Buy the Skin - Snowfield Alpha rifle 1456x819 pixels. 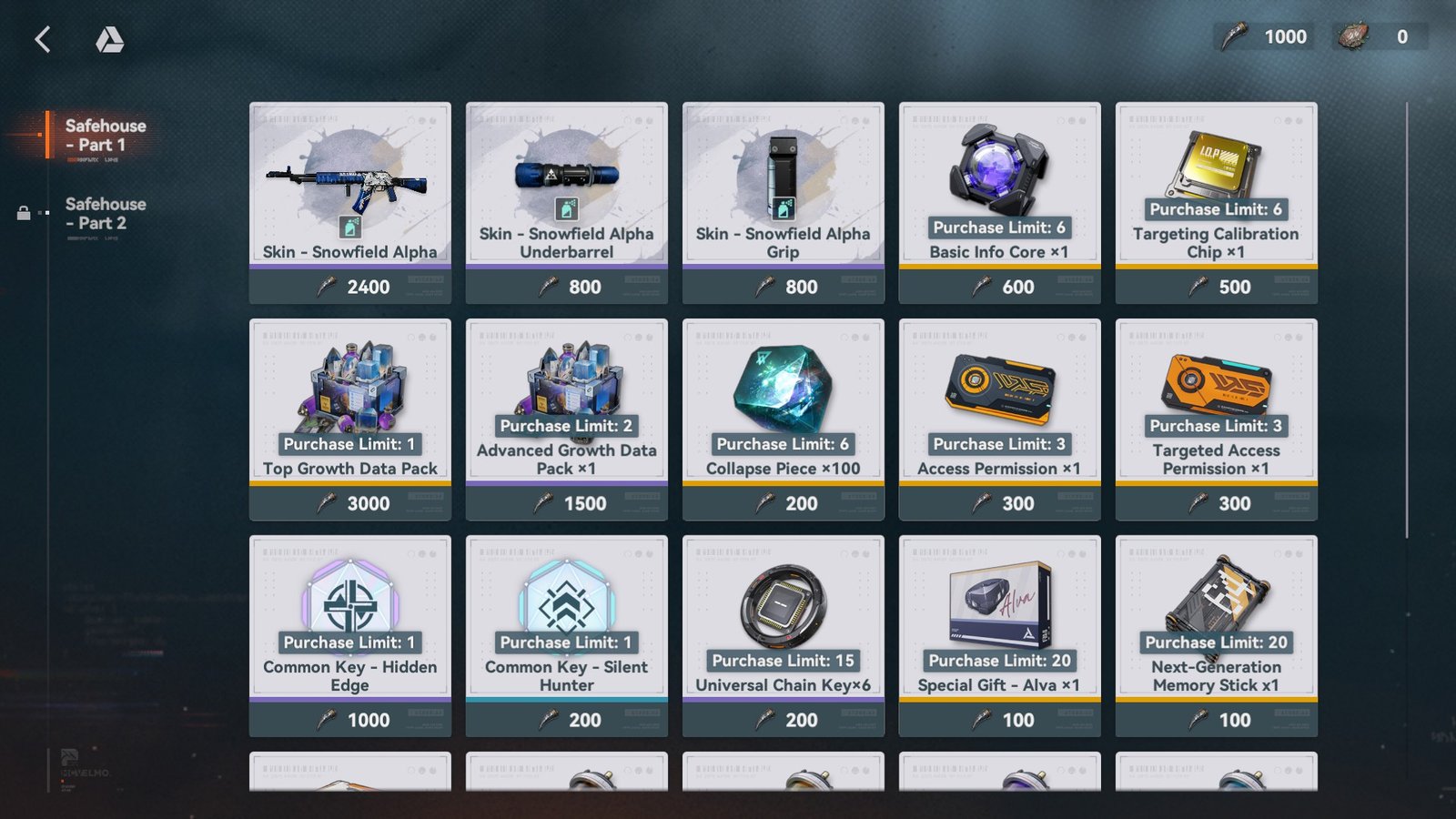point(350,202)
